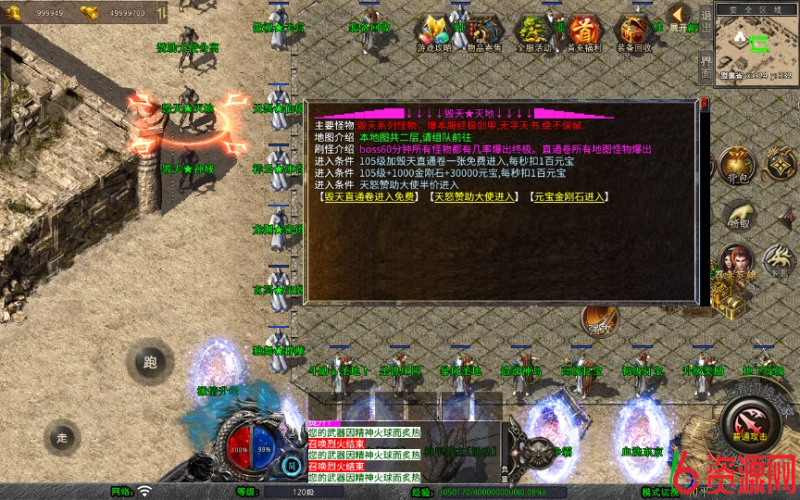Open the 背包 backpack icon
Screen dimensions: 800x500
coord(737,166)
